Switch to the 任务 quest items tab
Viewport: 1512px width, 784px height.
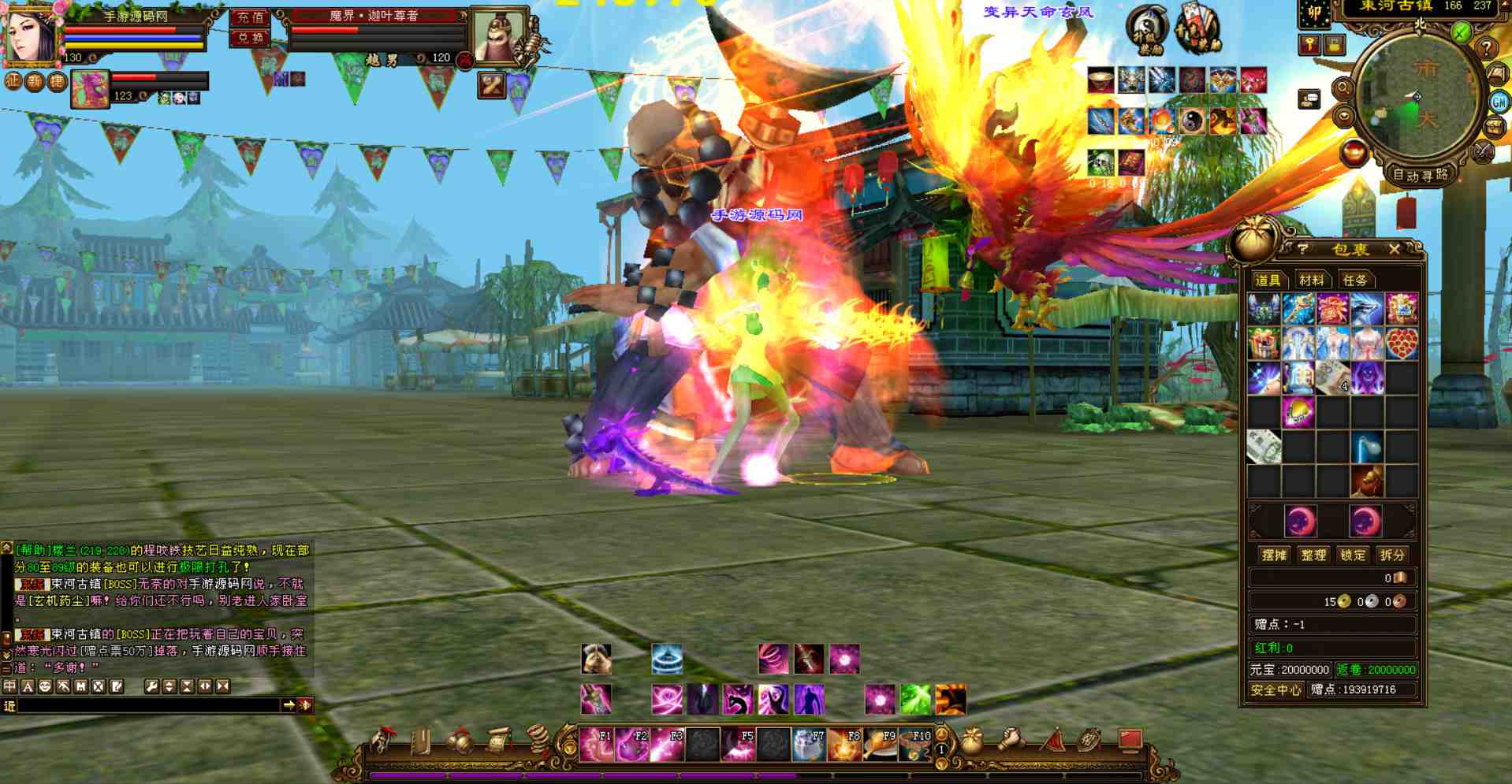point(1355,280)
